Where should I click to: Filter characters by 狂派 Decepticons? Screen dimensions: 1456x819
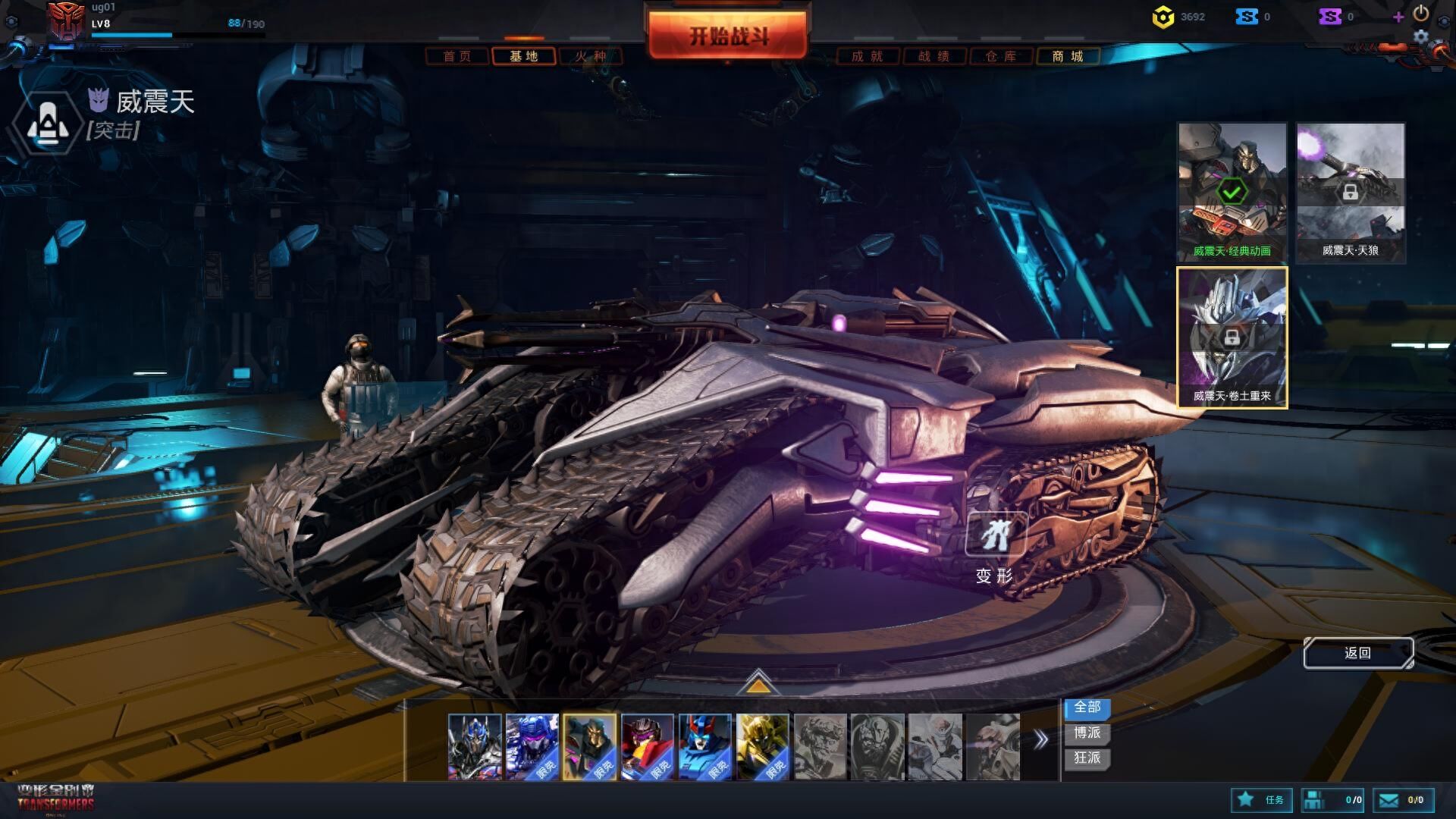pos(1087,758)
